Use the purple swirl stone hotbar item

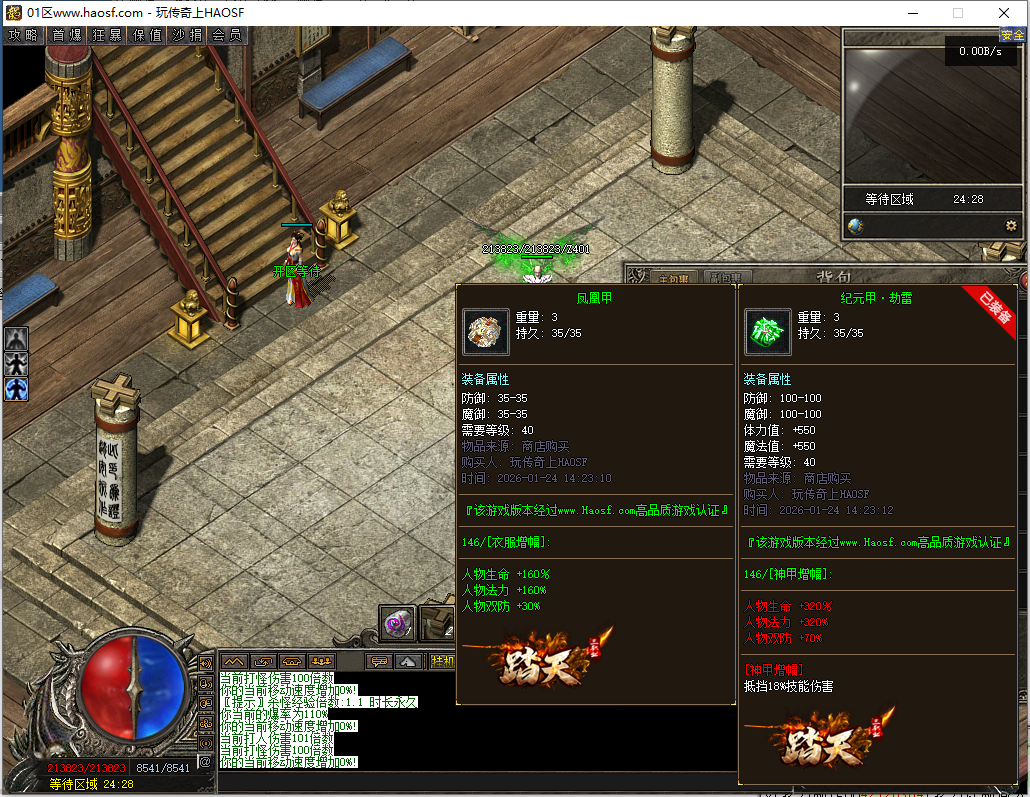[398, 623]
